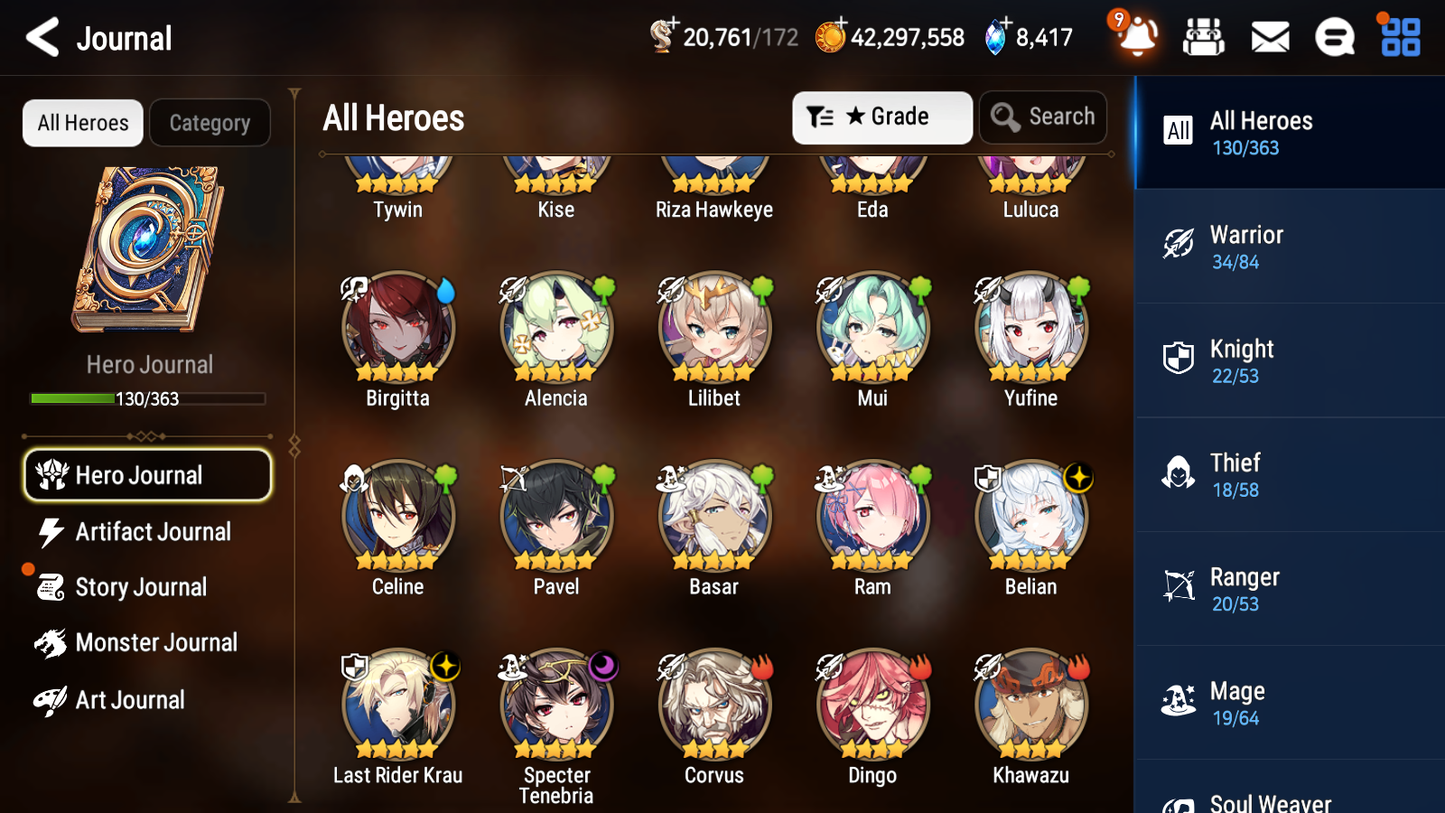Click the hero collection progress bar

point(148,398)
